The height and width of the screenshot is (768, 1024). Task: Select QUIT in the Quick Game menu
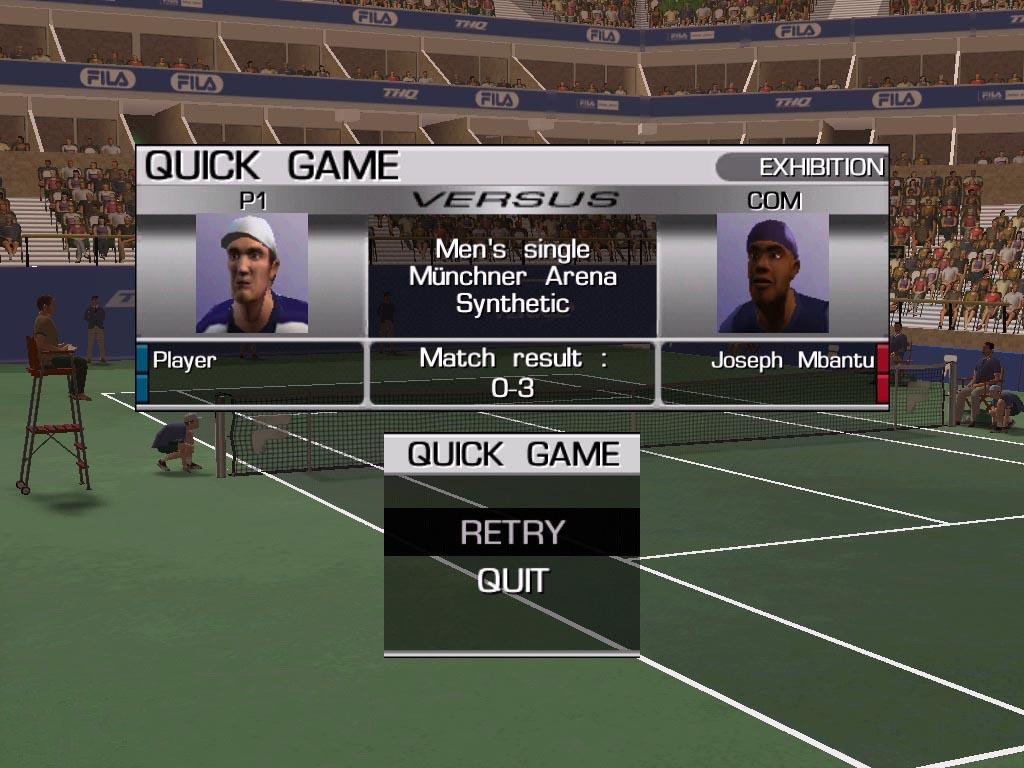coord(512,580)
